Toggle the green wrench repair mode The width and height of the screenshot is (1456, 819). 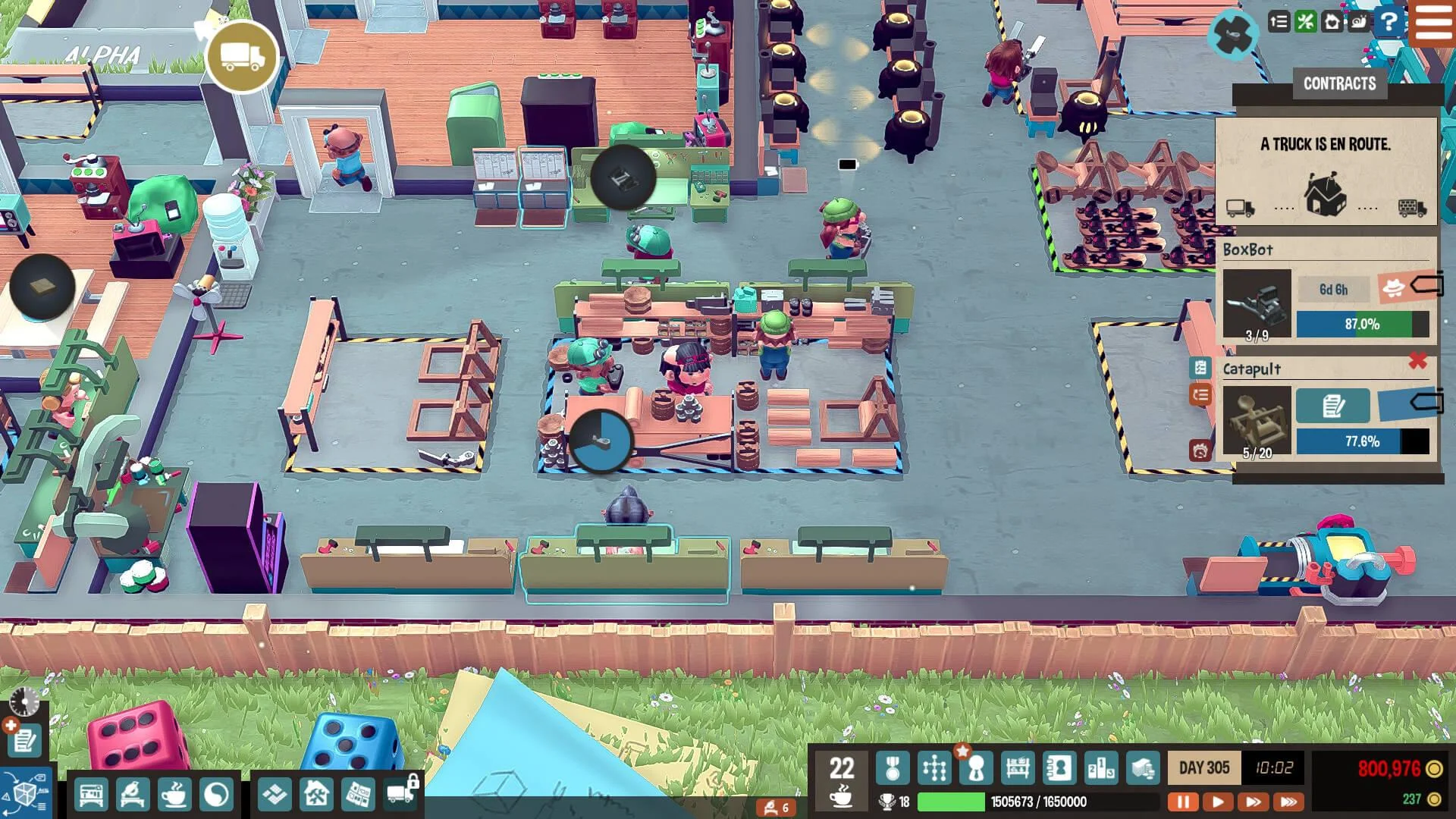pos(1305,20)
